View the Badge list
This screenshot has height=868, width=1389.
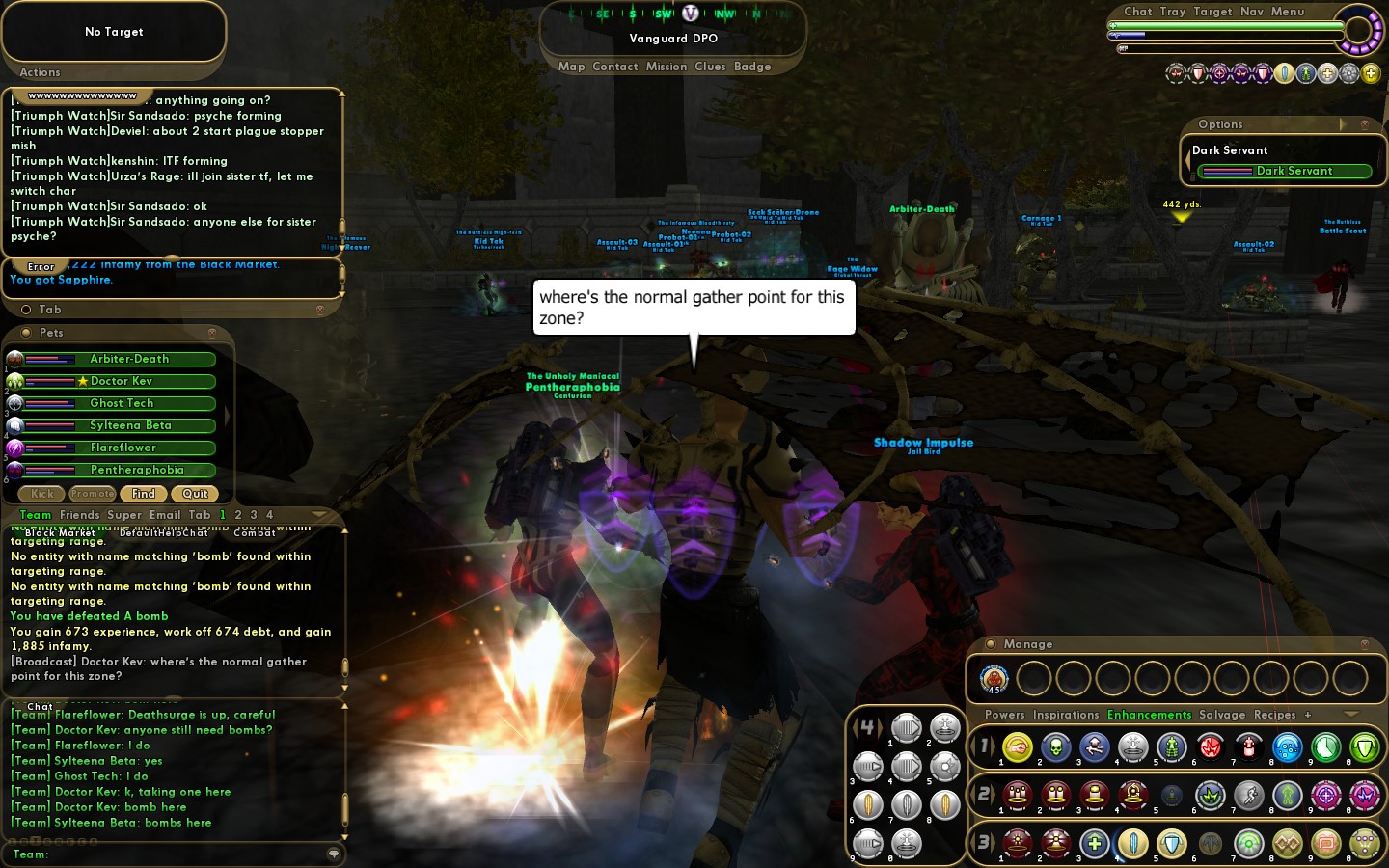752,67
